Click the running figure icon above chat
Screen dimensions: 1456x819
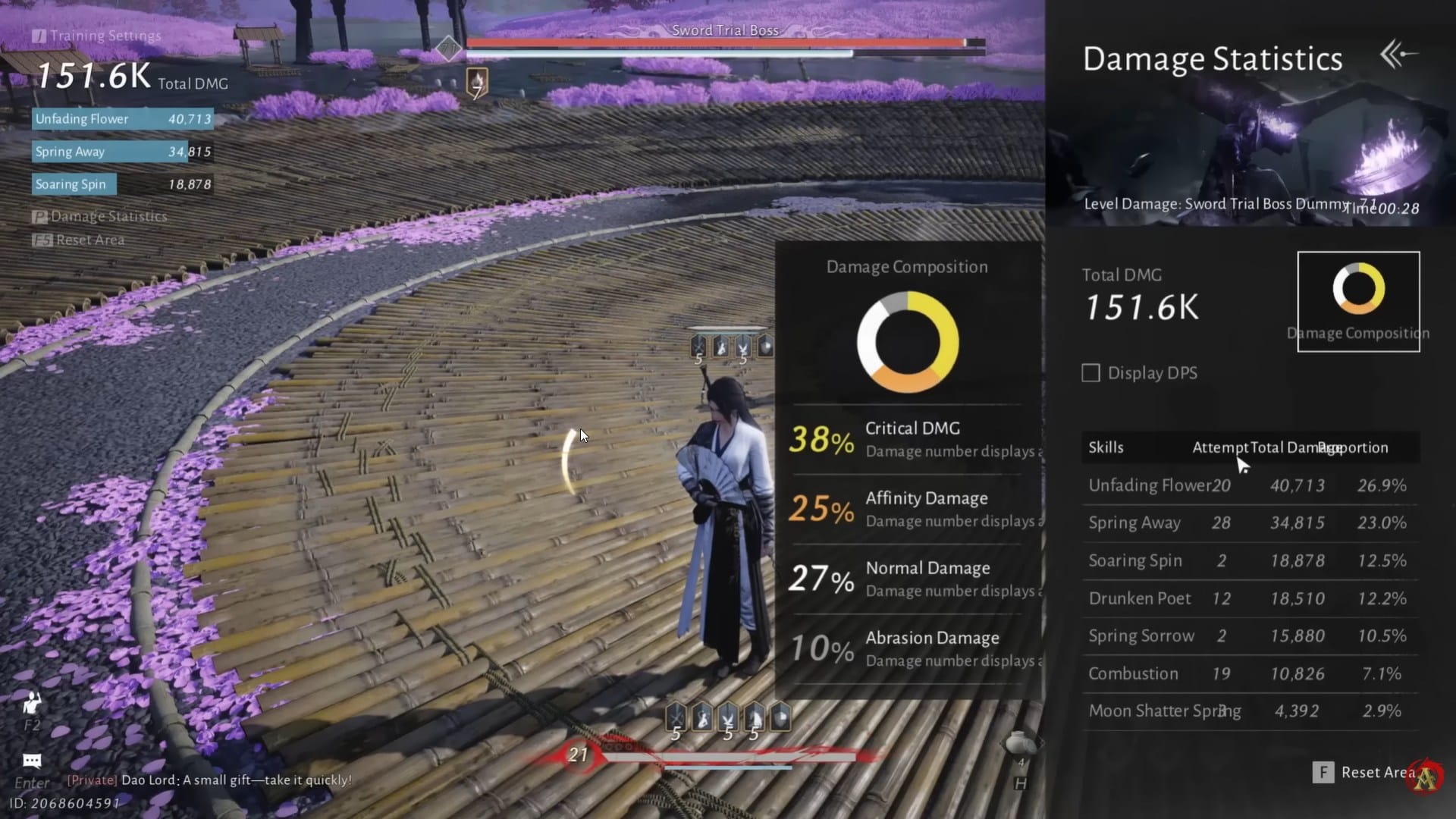(x=32, y=704)
